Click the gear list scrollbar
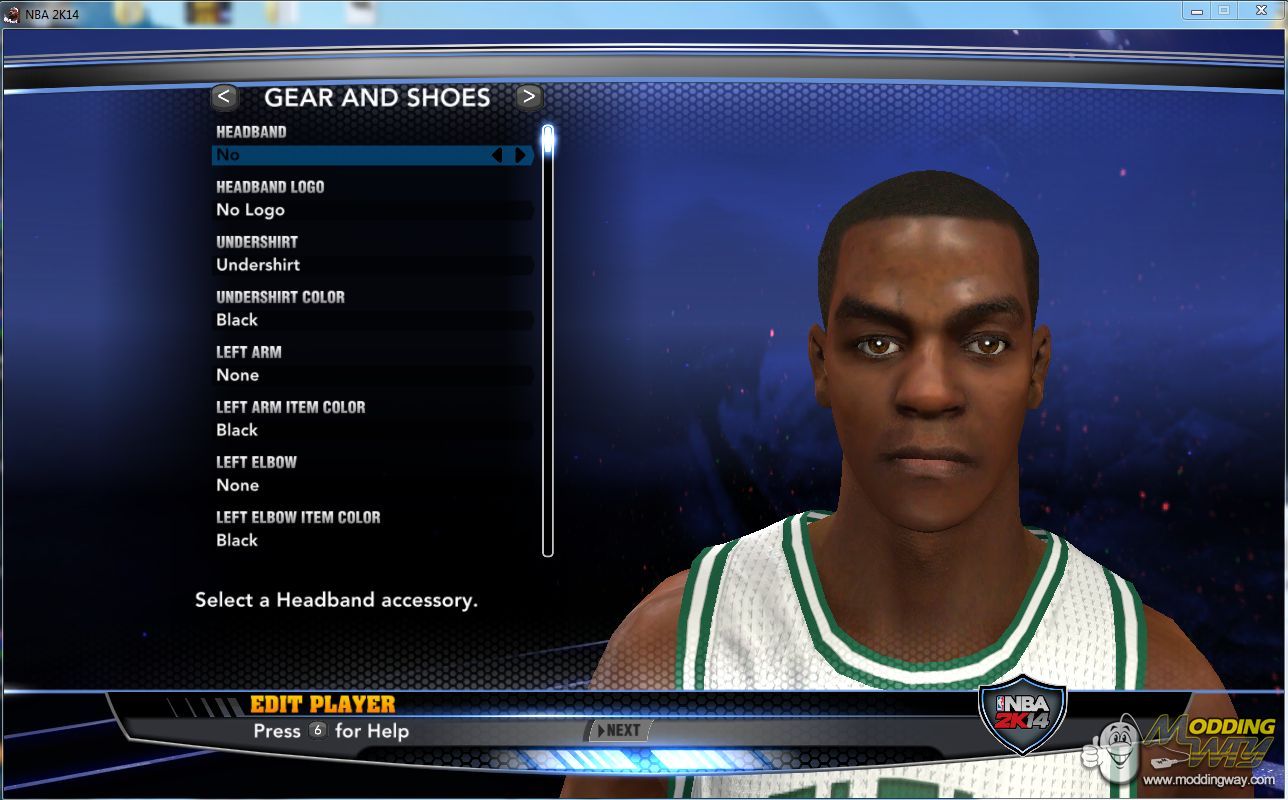This screenshot has height=800, width=1288. (x=547, y=340)
